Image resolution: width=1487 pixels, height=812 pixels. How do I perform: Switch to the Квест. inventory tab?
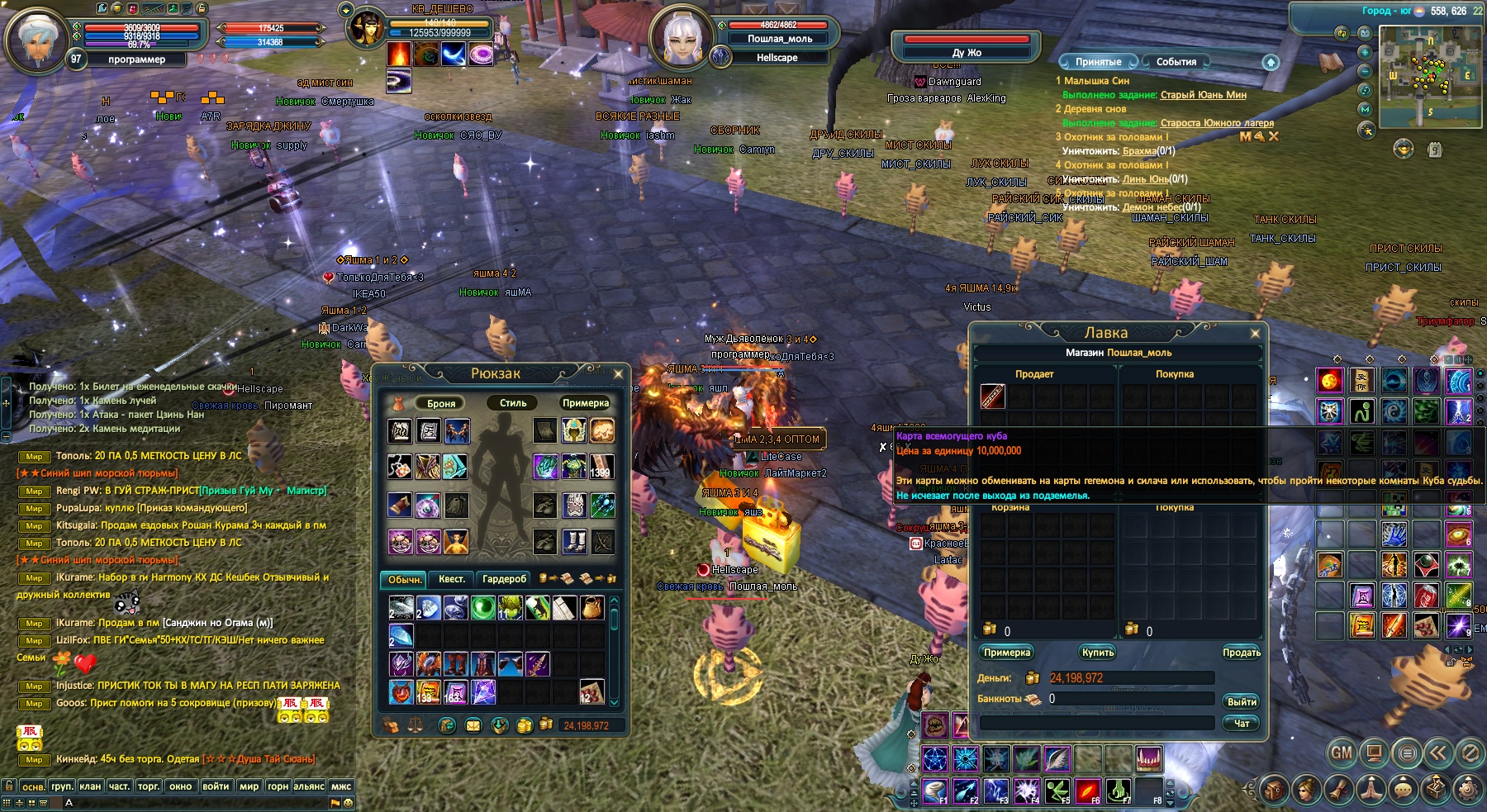[x=452, y=579]
